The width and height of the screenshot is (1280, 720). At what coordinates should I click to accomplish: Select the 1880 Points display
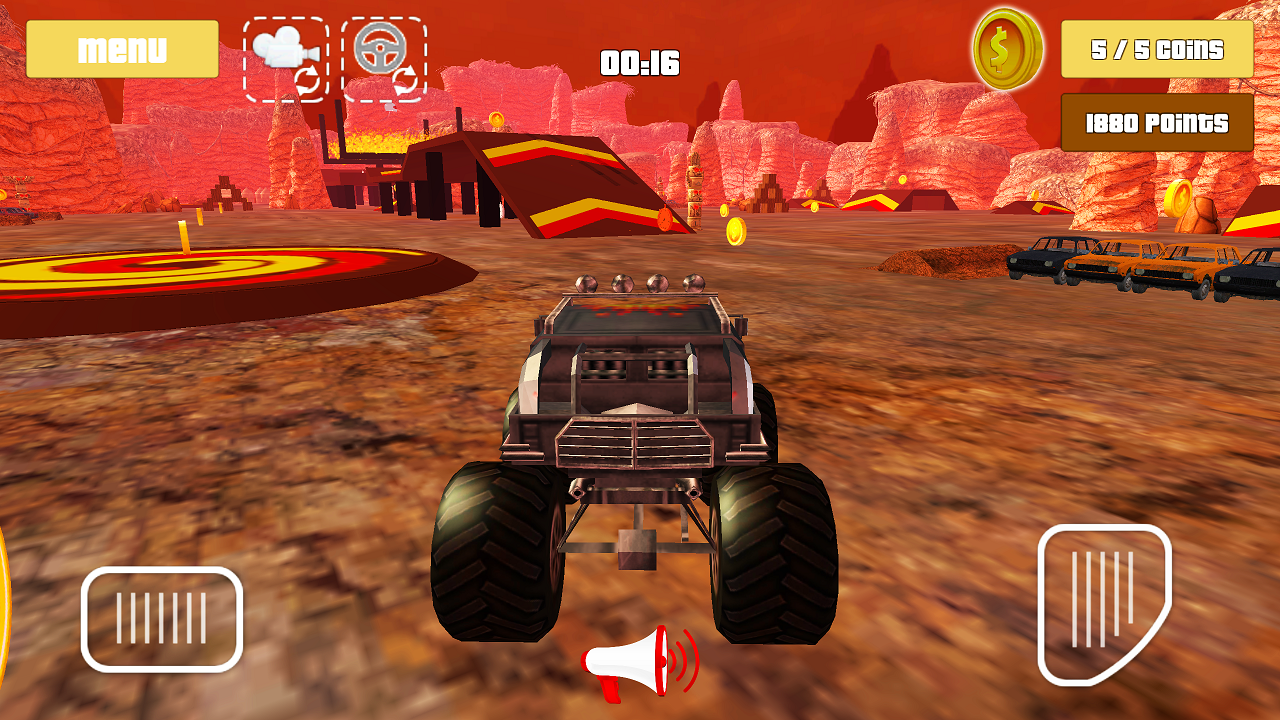1156,123
